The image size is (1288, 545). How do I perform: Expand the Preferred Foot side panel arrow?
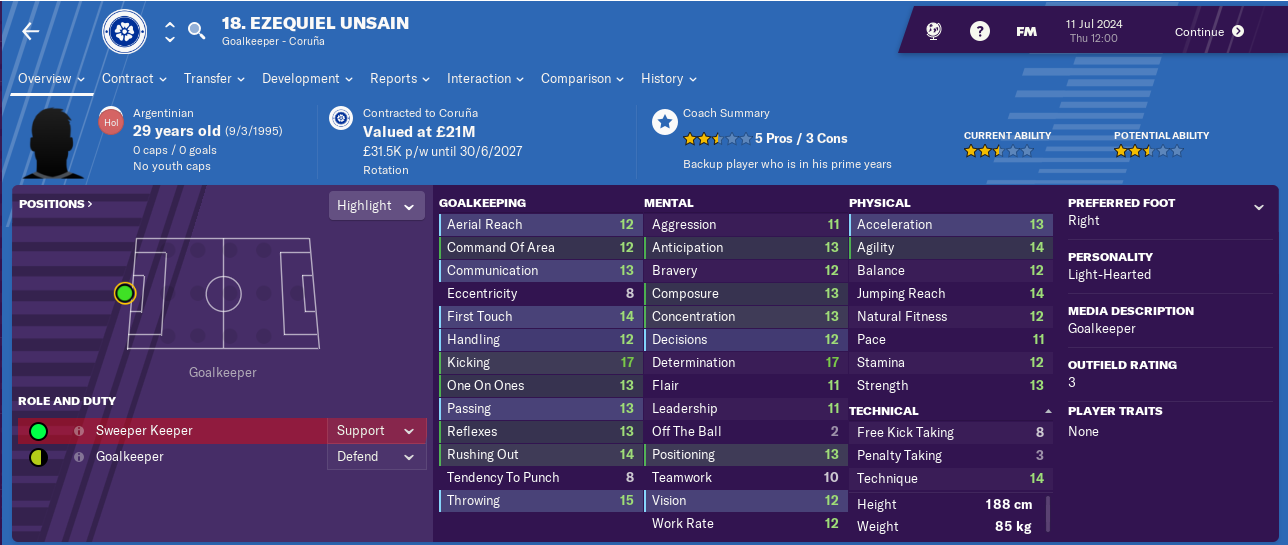click(1258, 207)
